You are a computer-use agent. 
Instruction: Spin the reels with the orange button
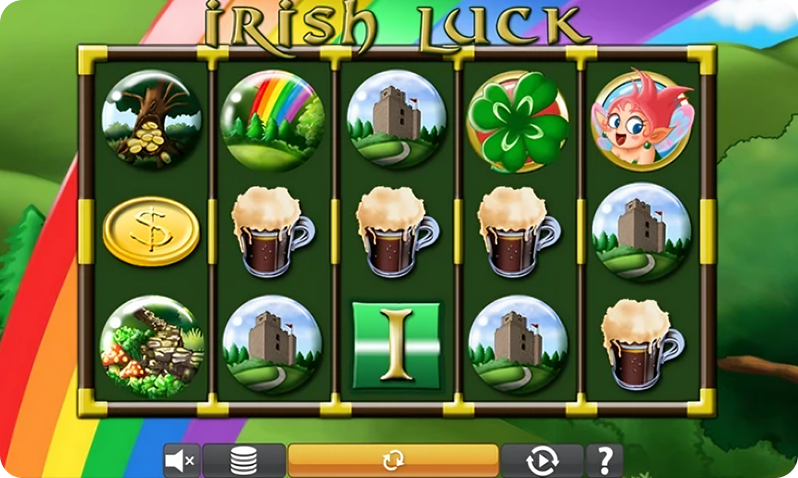tap(393, 460)
